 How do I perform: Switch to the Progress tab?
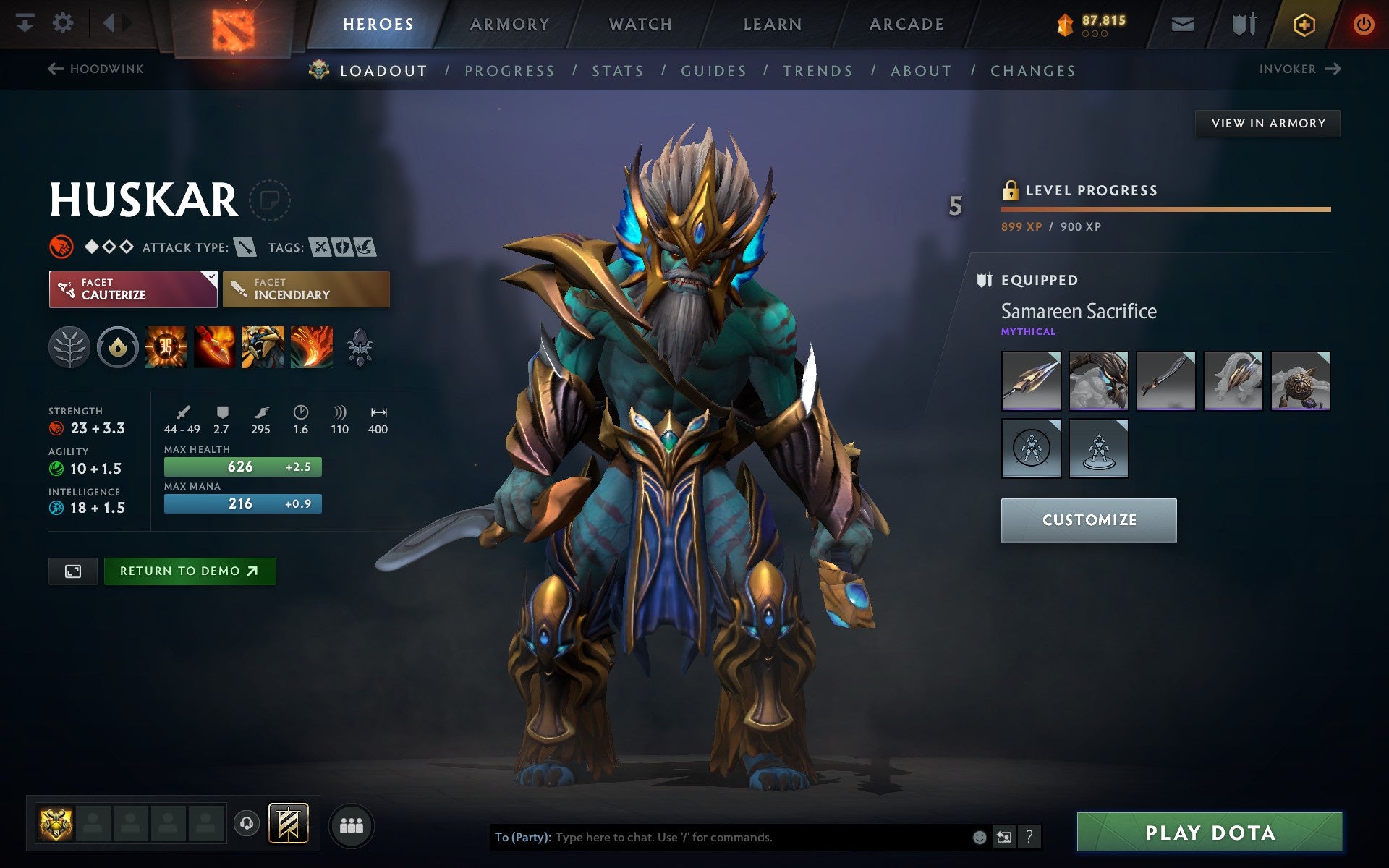pyautogui.click(x=510, y=70)
